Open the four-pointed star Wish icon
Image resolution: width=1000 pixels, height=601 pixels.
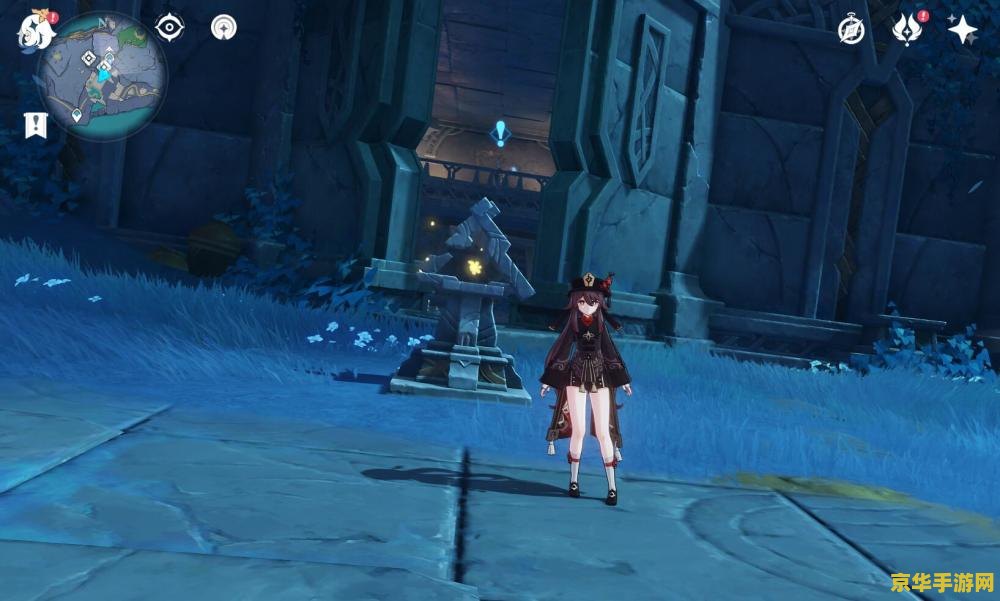click(x=962, y=30)
